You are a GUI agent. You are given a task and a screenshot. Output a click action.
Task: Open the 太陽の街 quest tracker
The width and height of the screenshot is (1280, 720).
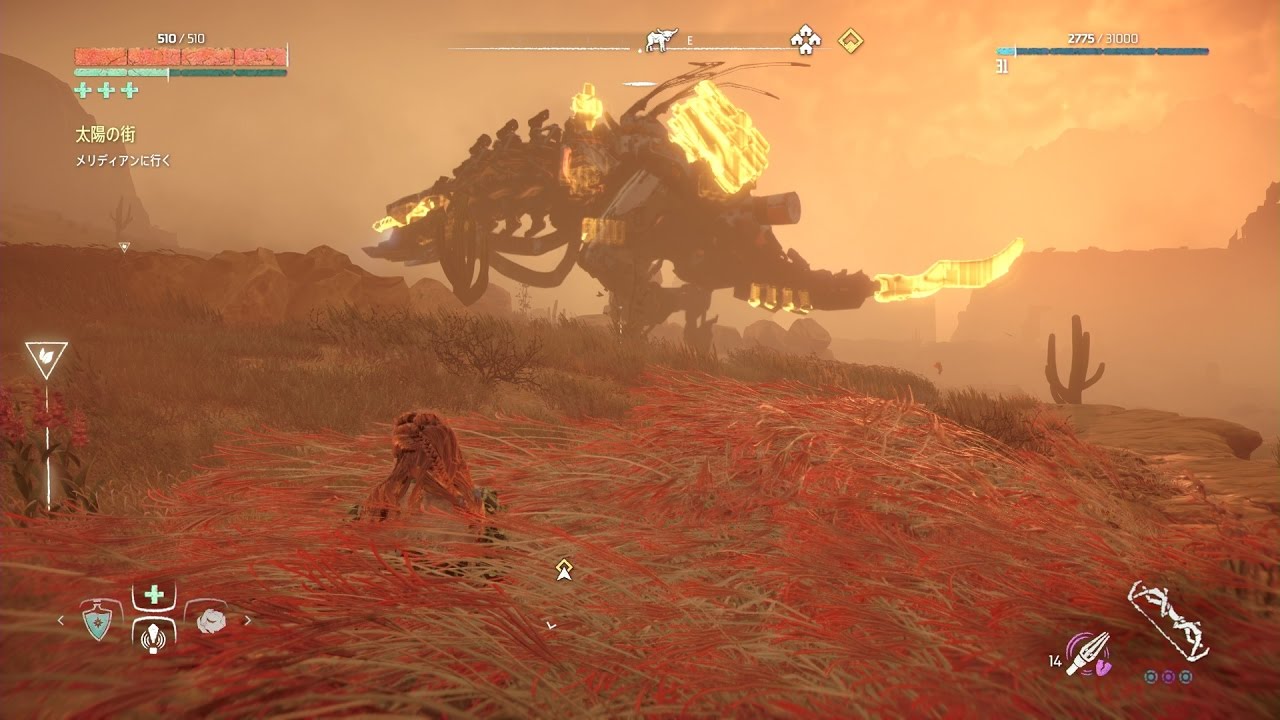tap(105, 134)
